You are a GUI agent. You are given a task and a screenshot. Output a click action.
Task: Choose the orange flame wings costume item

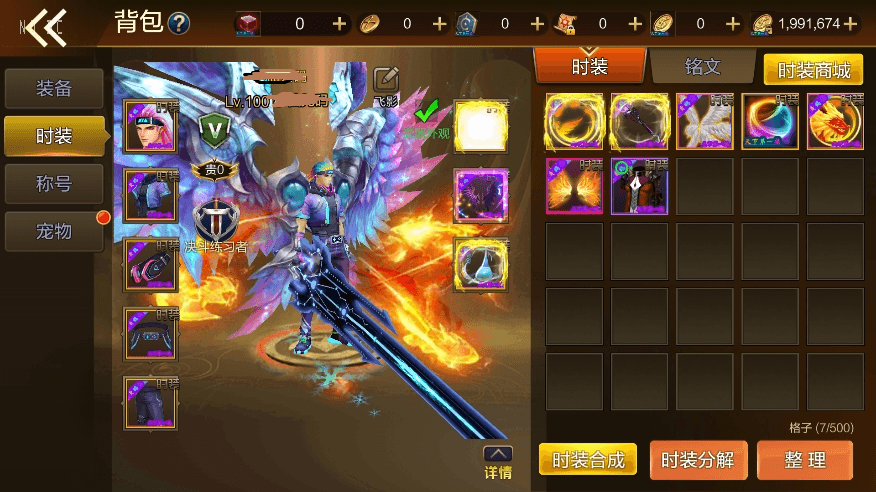(x=574, y=185)
